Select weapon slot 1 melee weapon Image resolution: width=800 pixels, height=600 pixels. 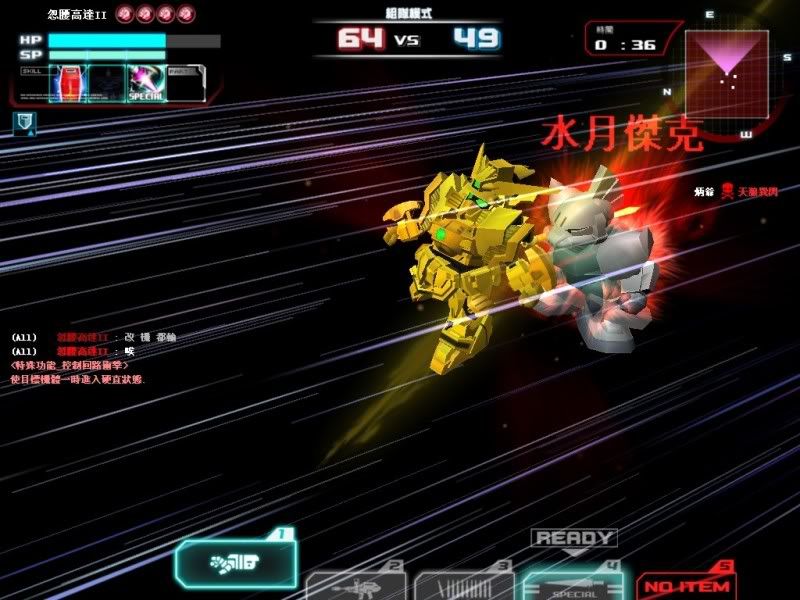click(x=237, y=567)
